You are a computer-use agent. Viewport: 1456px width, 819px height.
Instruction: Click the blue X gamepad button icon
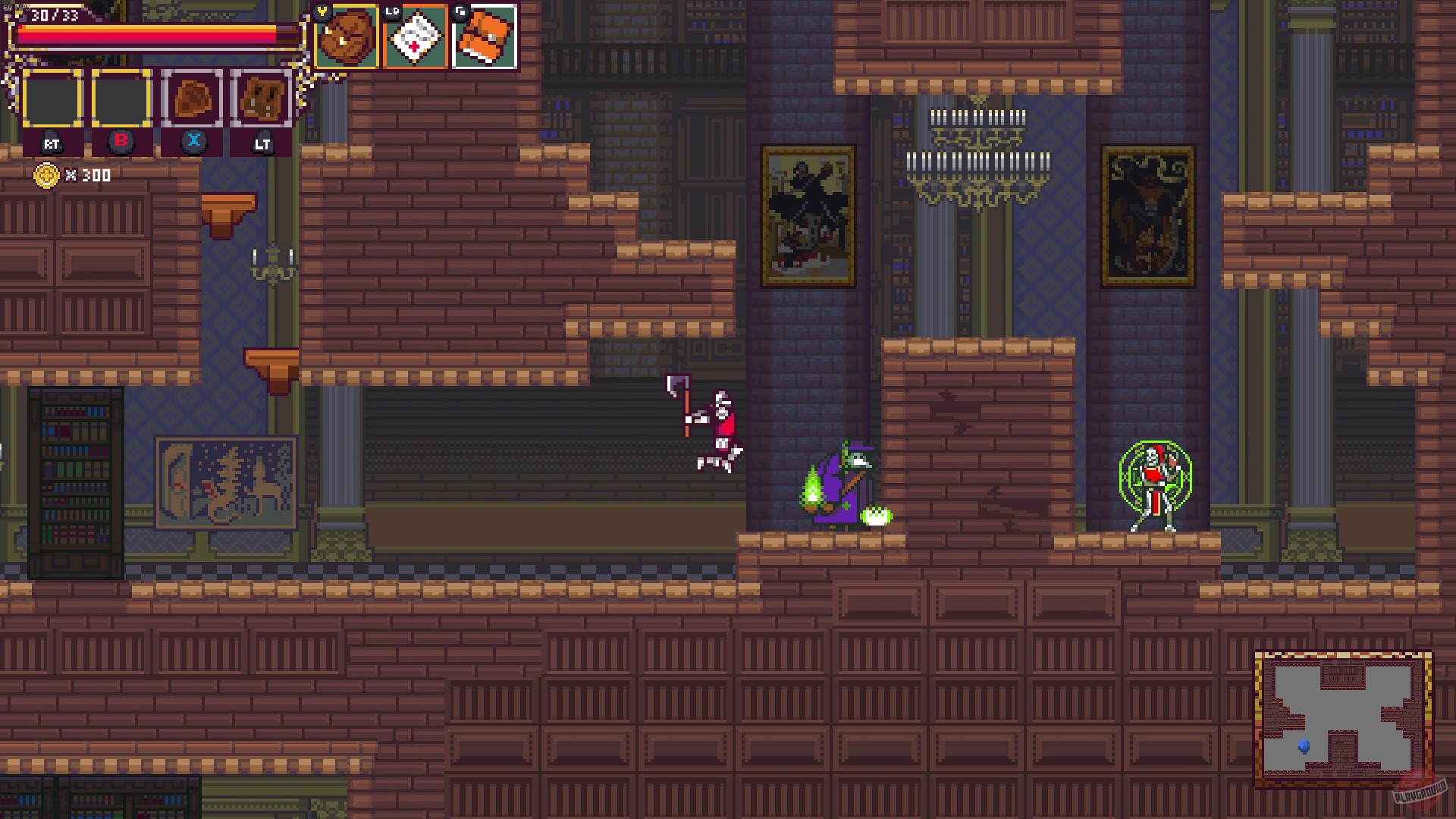(193, 140)
